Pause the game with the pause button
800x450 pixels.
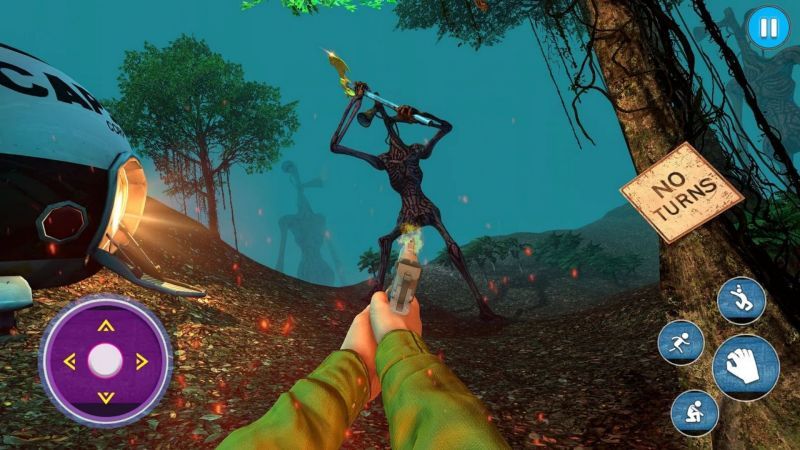pyautogui.click(x=767, y=28)
